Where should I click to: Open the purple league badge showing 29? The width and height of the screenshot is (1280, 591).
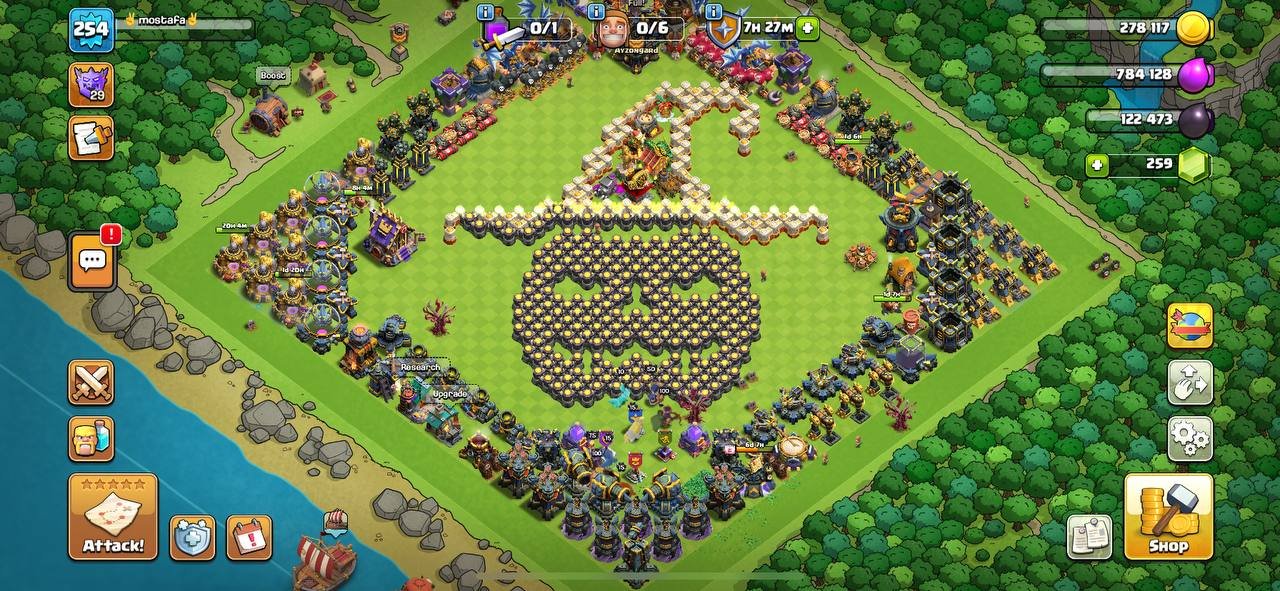point(91,84)
